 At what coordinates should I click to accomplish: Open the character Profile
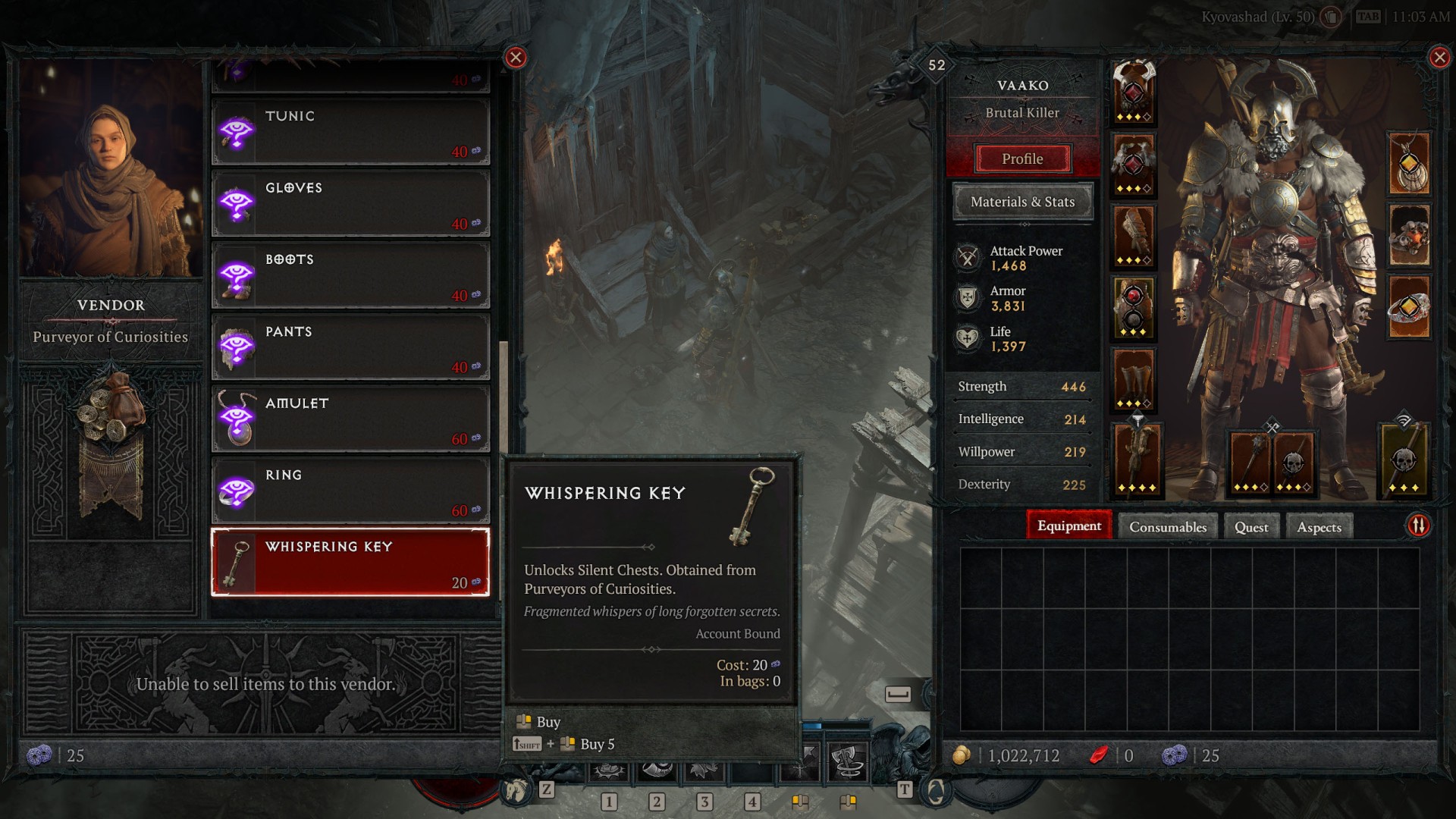coord(1022,159)
